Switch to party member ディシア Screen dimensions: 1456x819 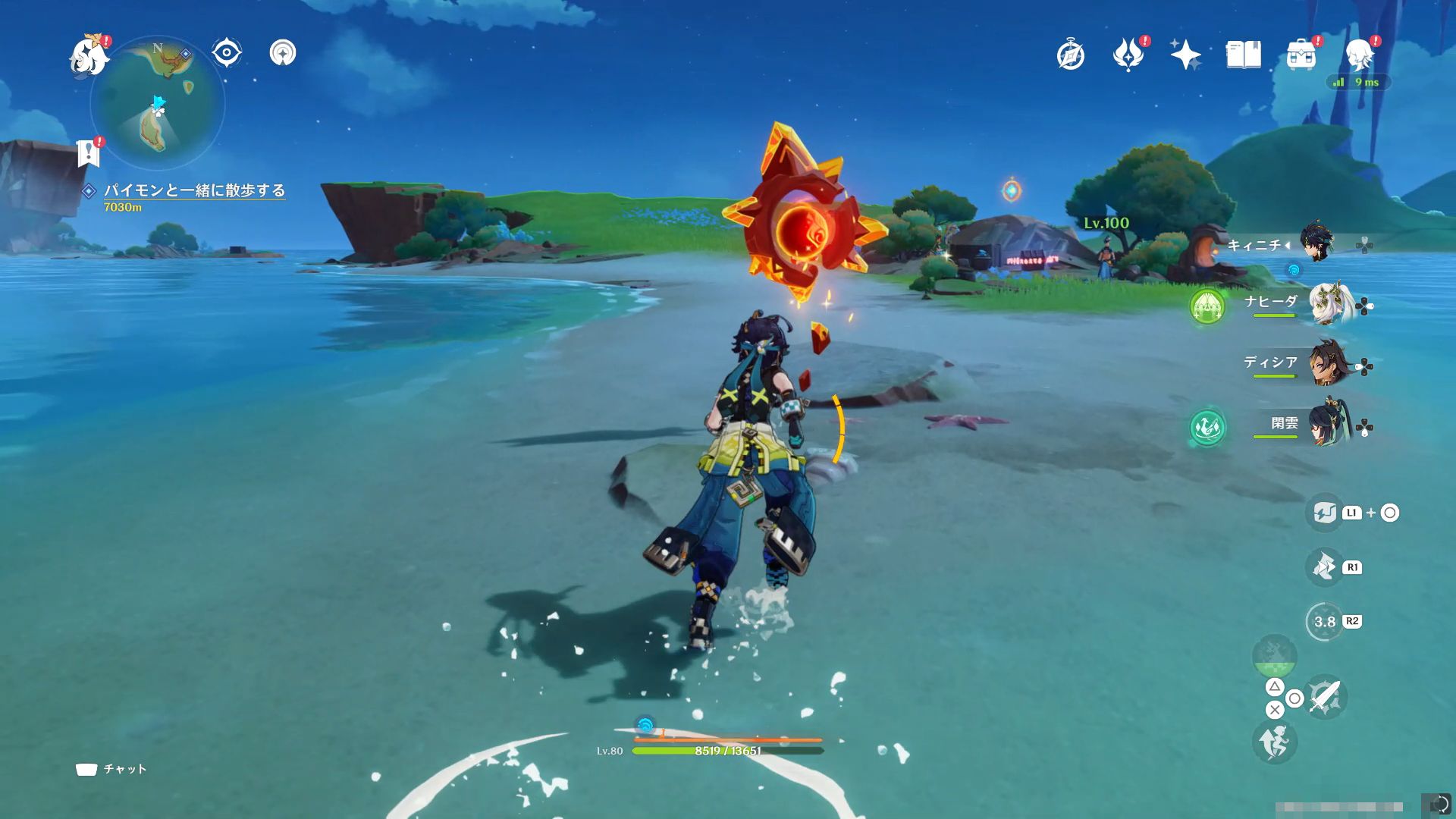[1327, 364]
